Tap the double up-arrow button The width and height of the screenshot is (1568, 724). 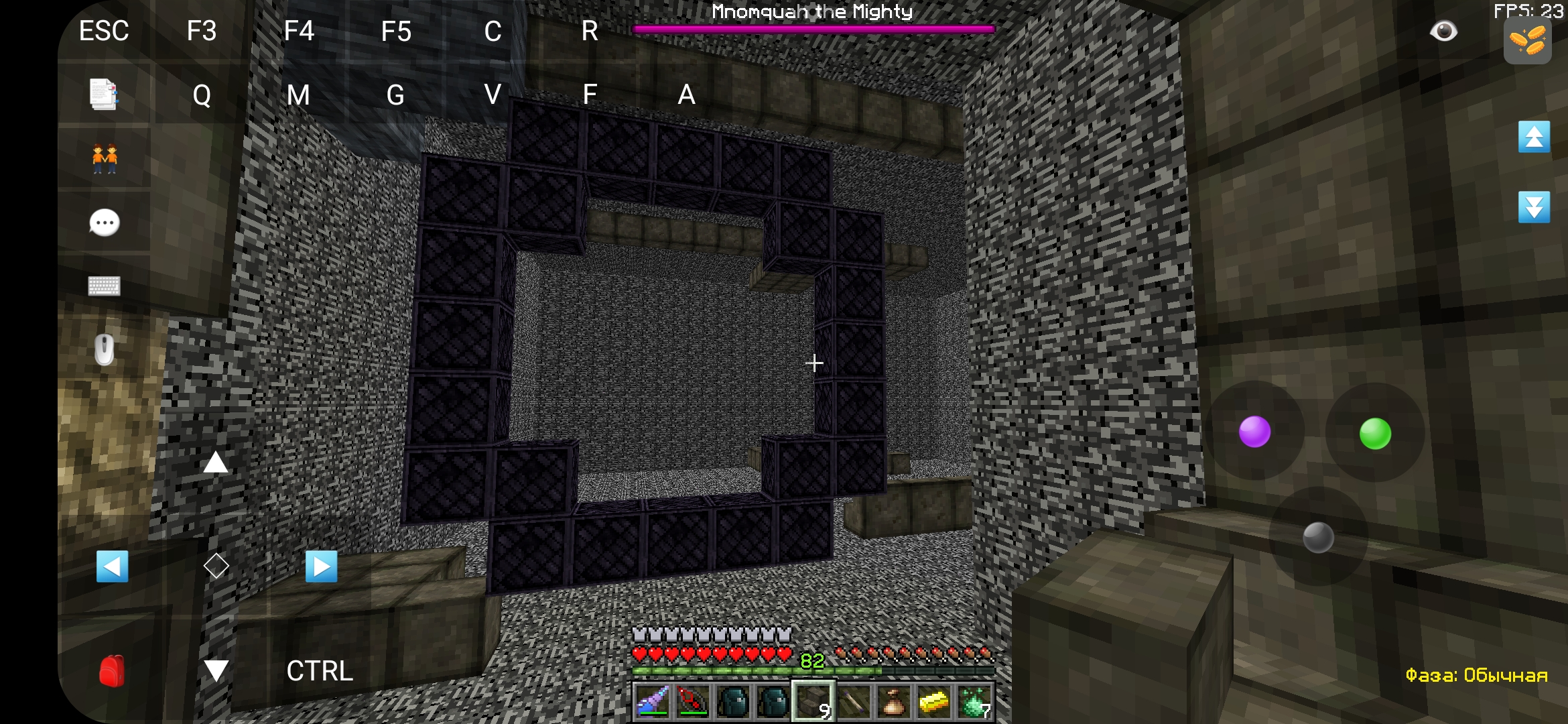click(x=1534, y=137)
